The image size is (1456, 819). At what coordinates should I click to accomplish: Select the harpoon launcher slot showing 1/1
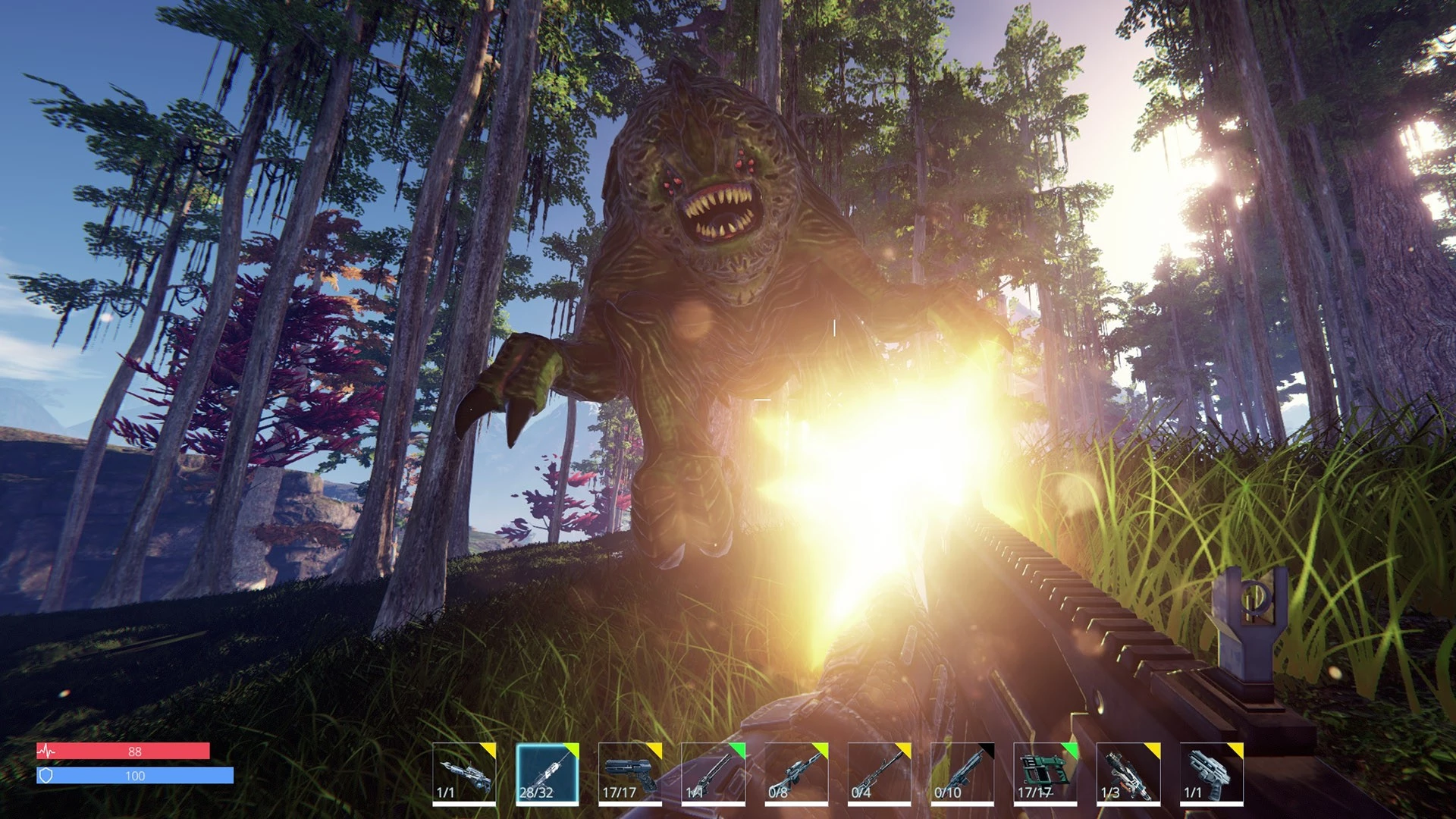(x=464, y=773)
